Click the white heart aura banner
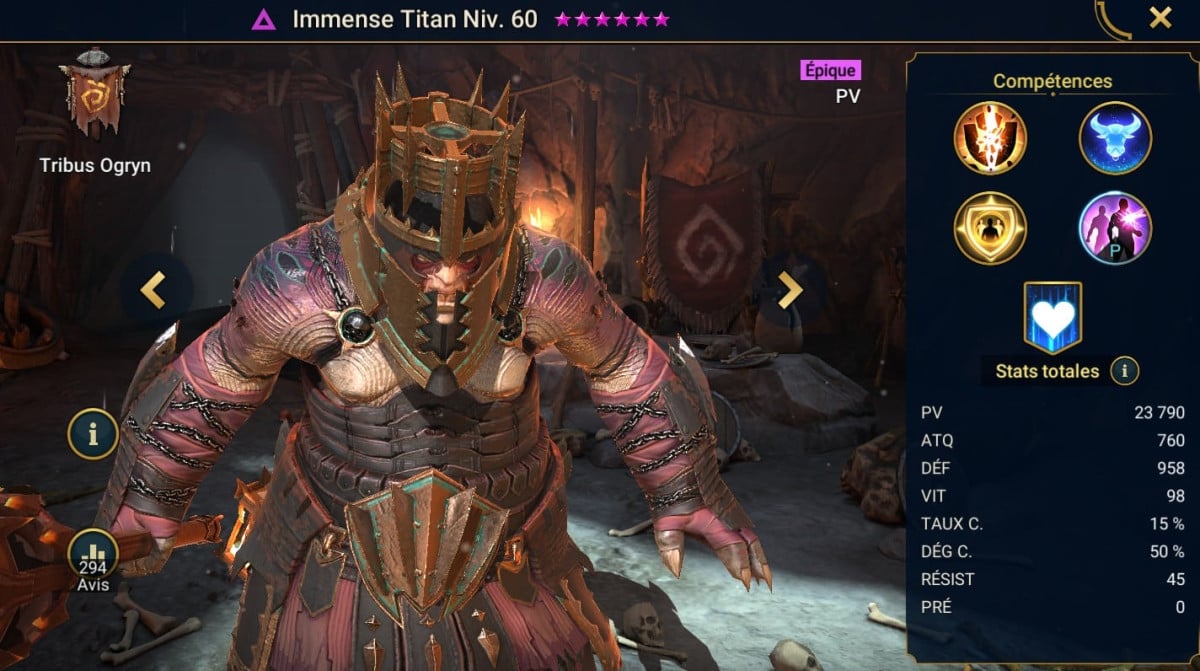Screen dimensions: 1200x671 click(1052, 317)
